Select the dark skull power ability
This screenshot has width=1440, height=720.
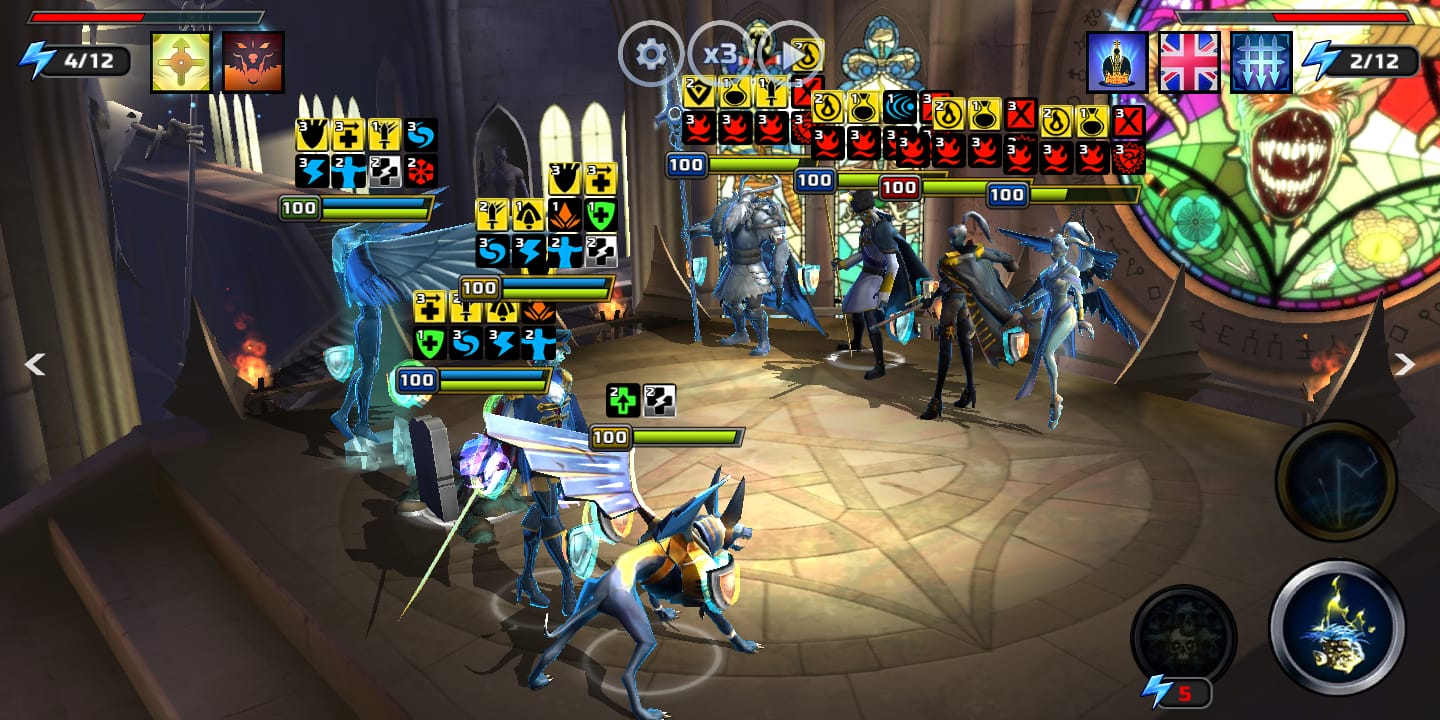pyautogui.click(x=1183, y=636)
